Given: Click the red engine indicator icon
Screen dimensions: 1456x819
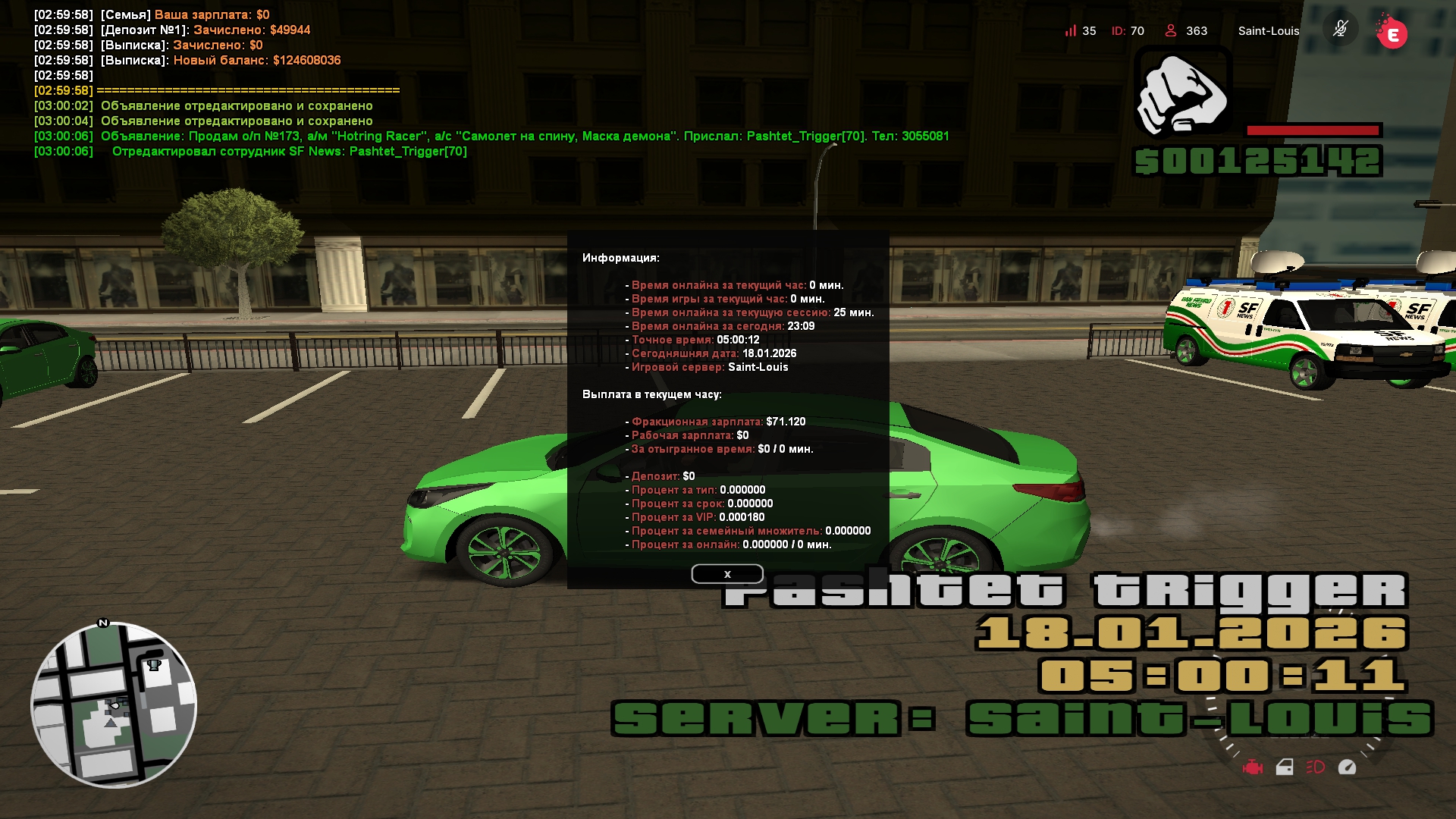Looking at the screenshot, I should [x=1252, y=767].
